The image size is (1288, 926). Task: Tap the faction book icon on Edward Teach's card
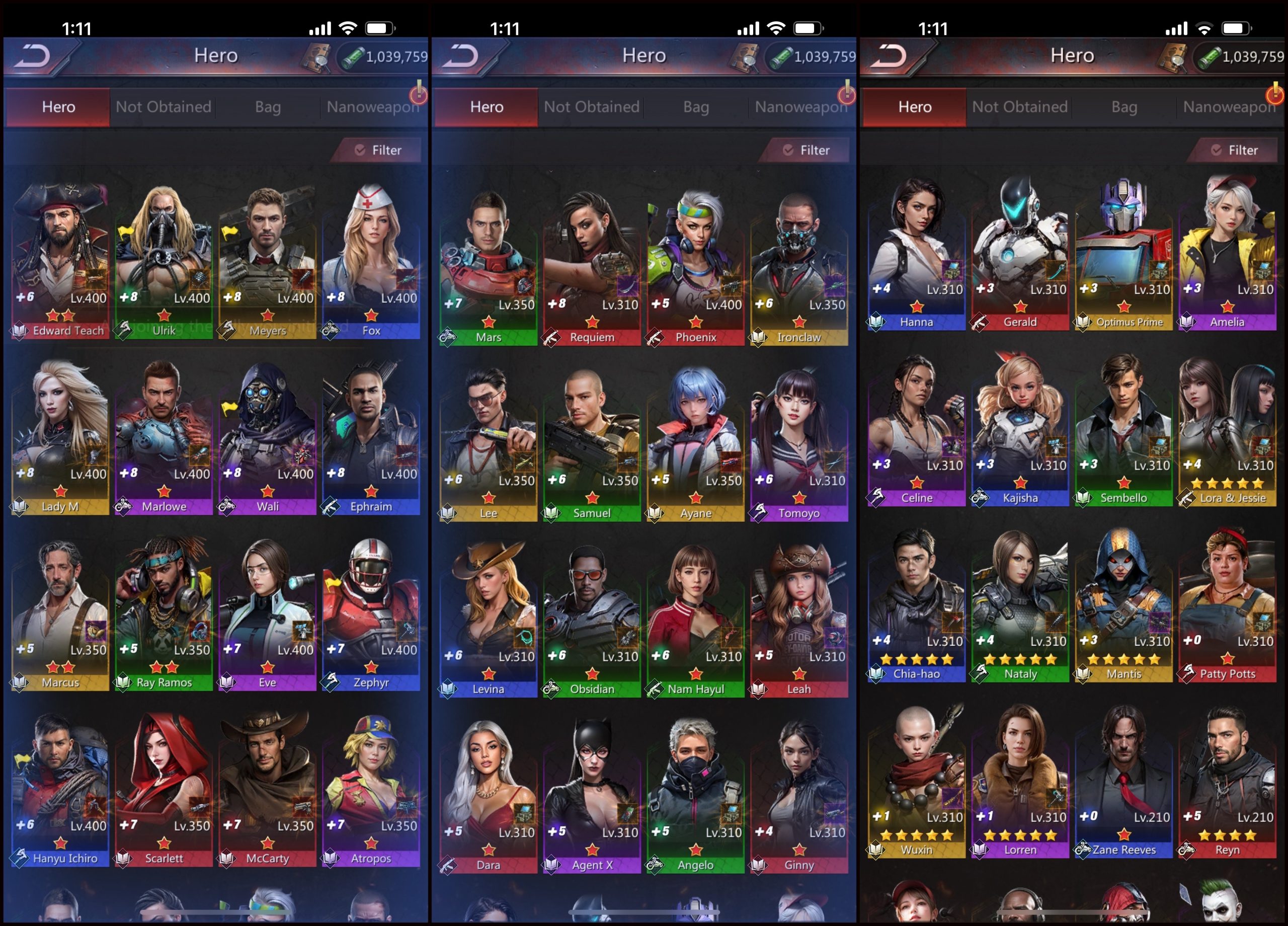[x=20, y=330]
